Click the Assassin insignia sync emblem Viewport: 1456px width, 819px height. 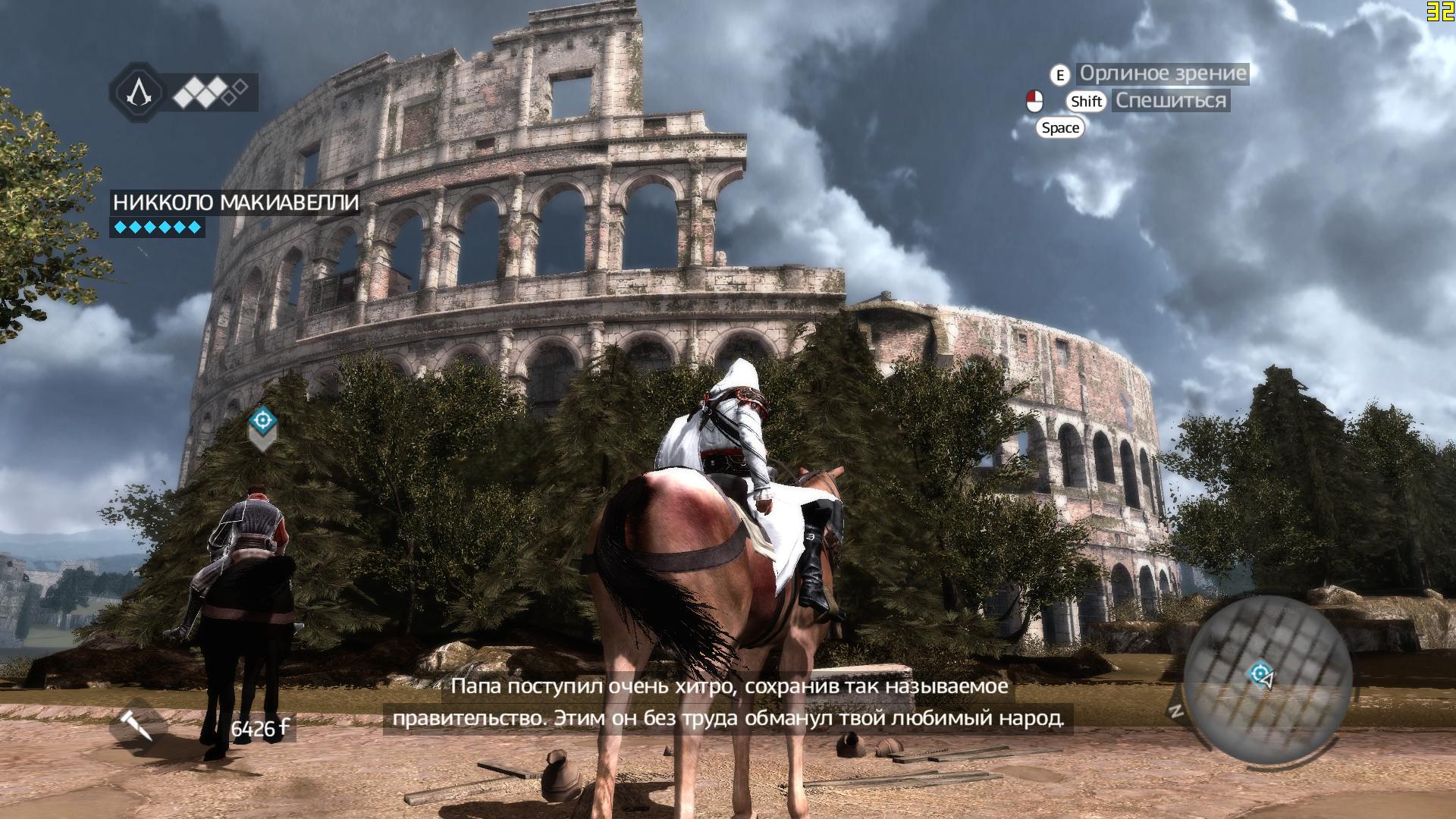138,93
